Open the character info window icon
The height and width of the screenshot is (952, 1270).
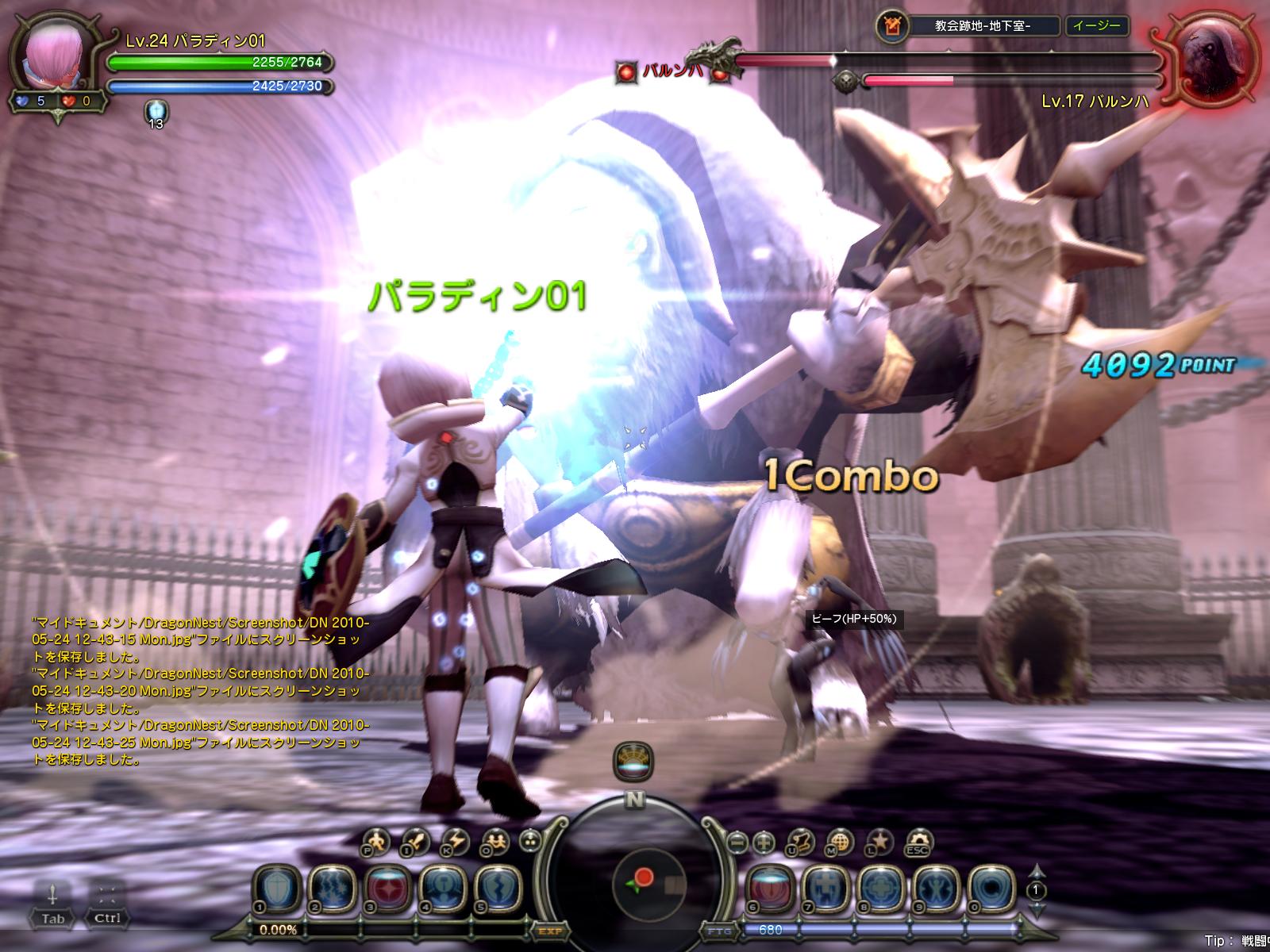click(375, 841)
